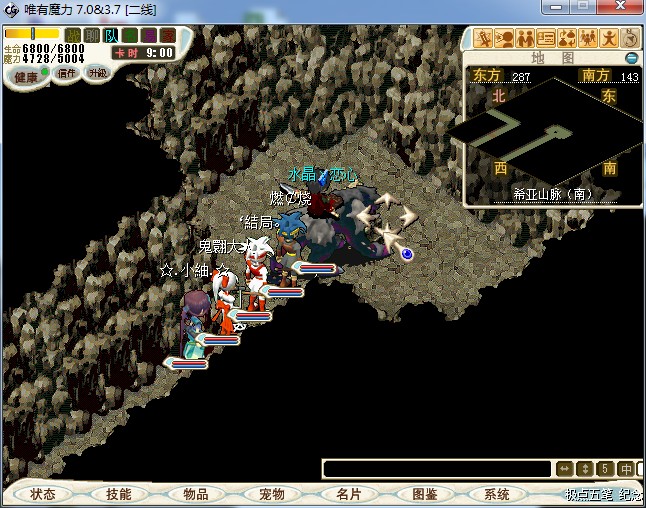Toggle the 战 battle mode switch

coord(73,35)
